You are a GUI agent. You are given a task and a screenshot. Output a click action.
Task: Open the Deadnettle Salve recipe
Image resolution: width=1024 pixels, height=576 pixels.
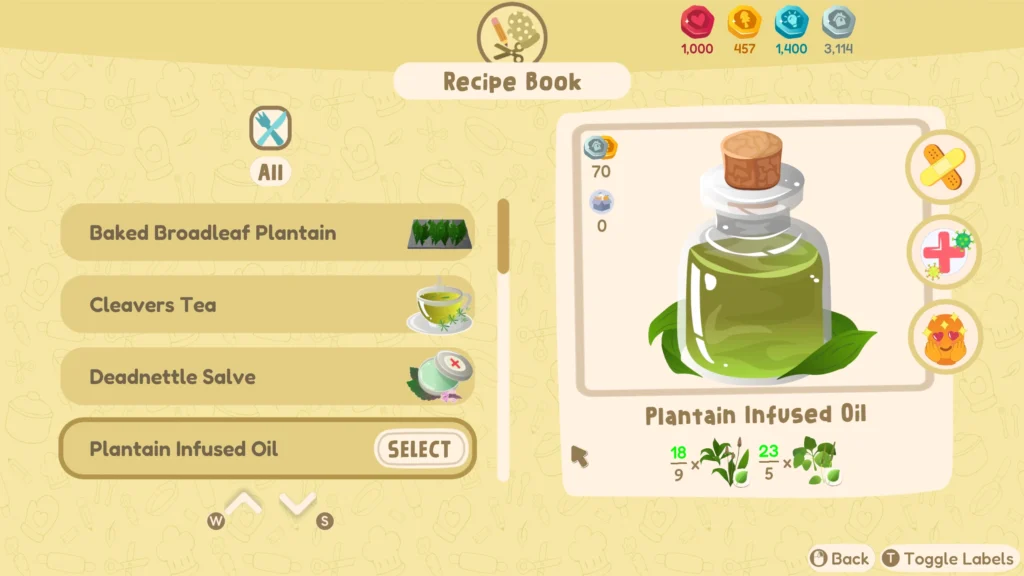tap(267, 377)
